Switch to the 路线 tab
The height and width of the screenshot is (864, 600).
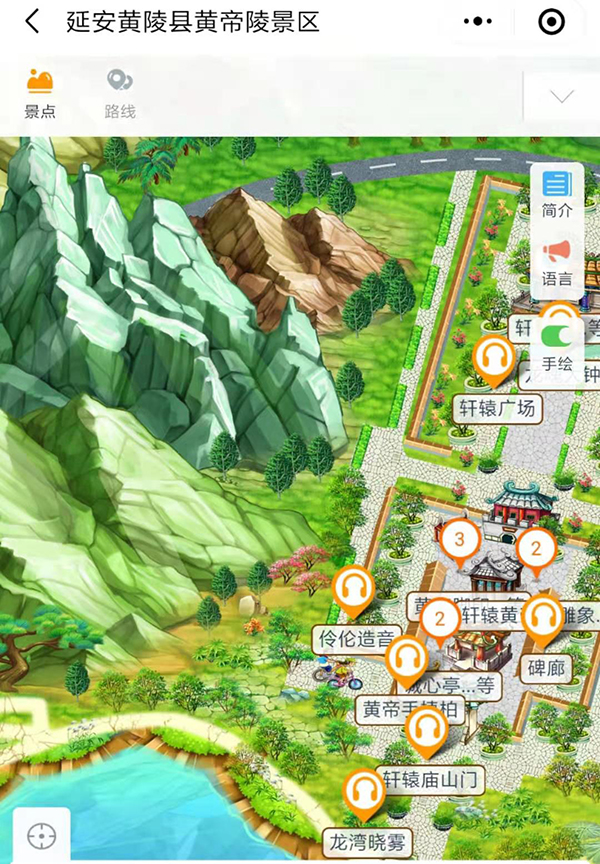click(x=120, y=94)
